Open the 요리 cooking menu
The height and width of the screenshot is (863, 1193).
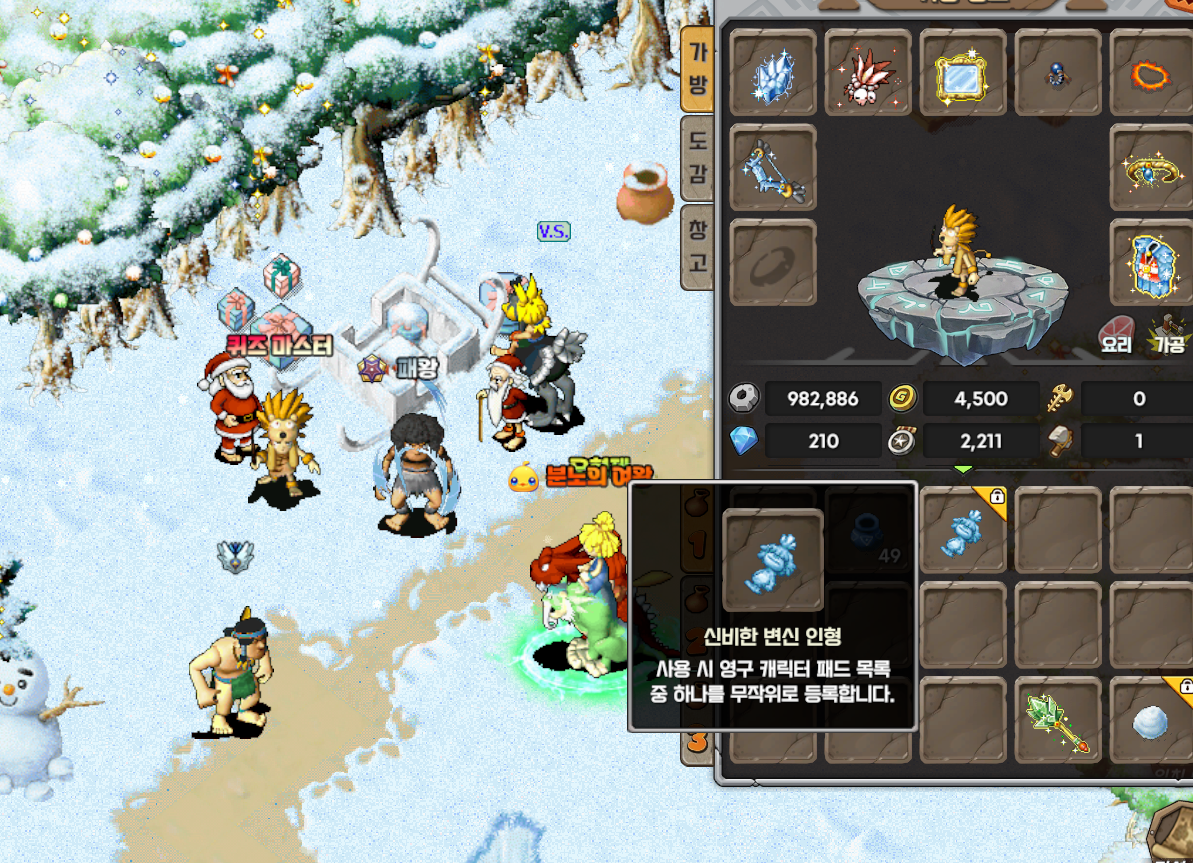[1116, 335]
